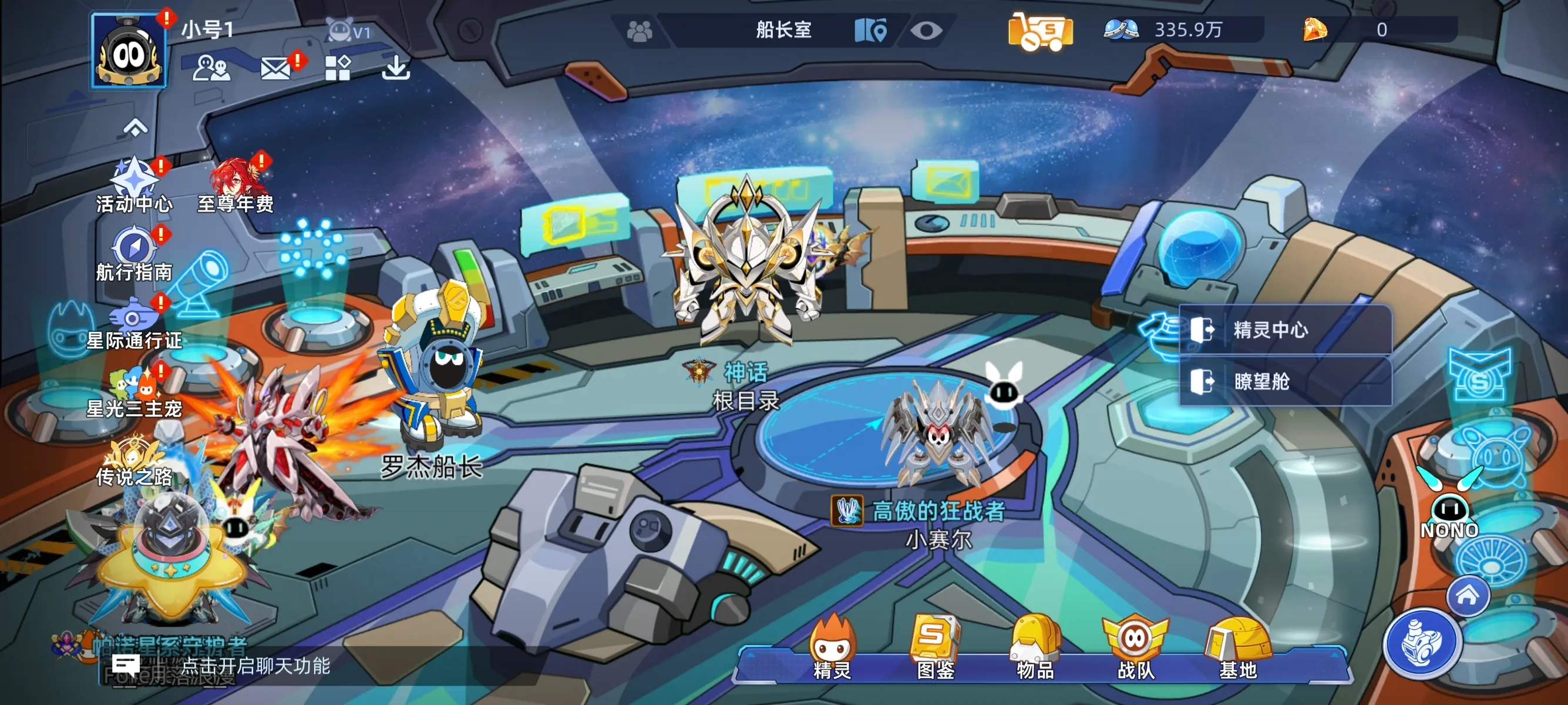Collapse the left sidebar with the up chevron
Screen dimensions: 1568x705
click(135, 127)
